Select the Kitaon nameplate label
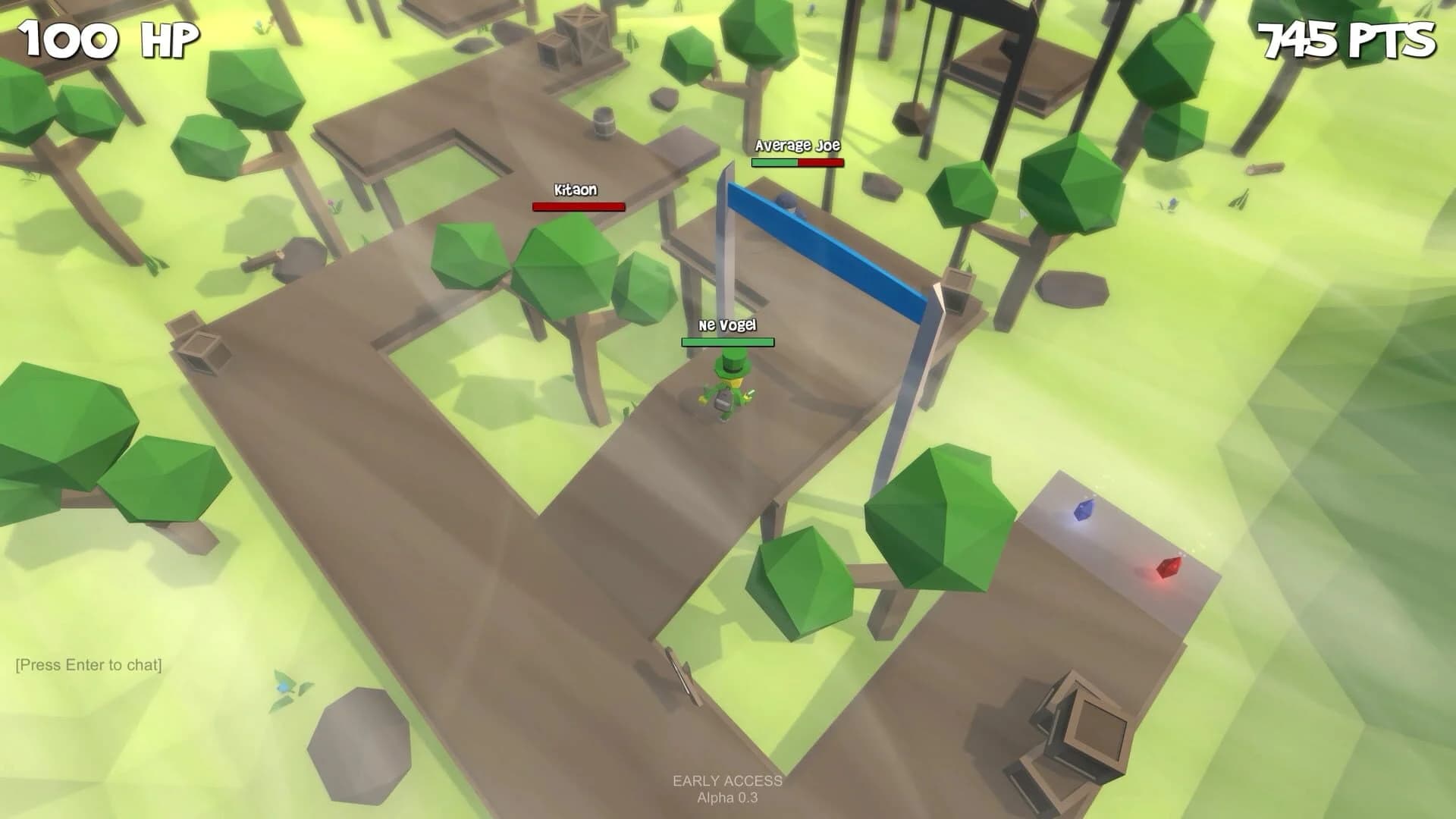 click(x=574, y=189)
